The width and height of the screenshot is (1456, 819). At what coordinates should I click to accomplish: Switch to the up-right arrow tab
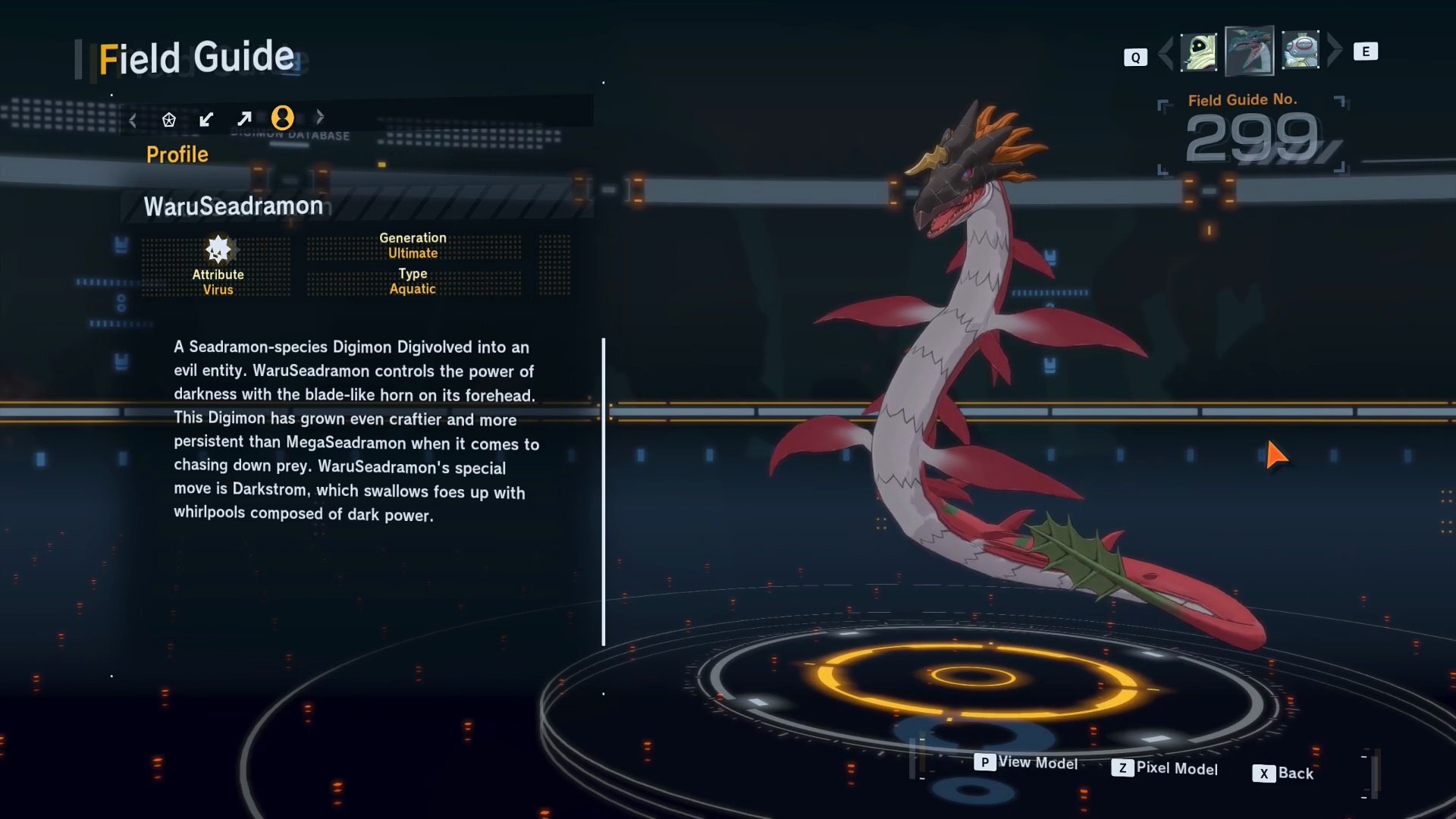tap(244, 119)
